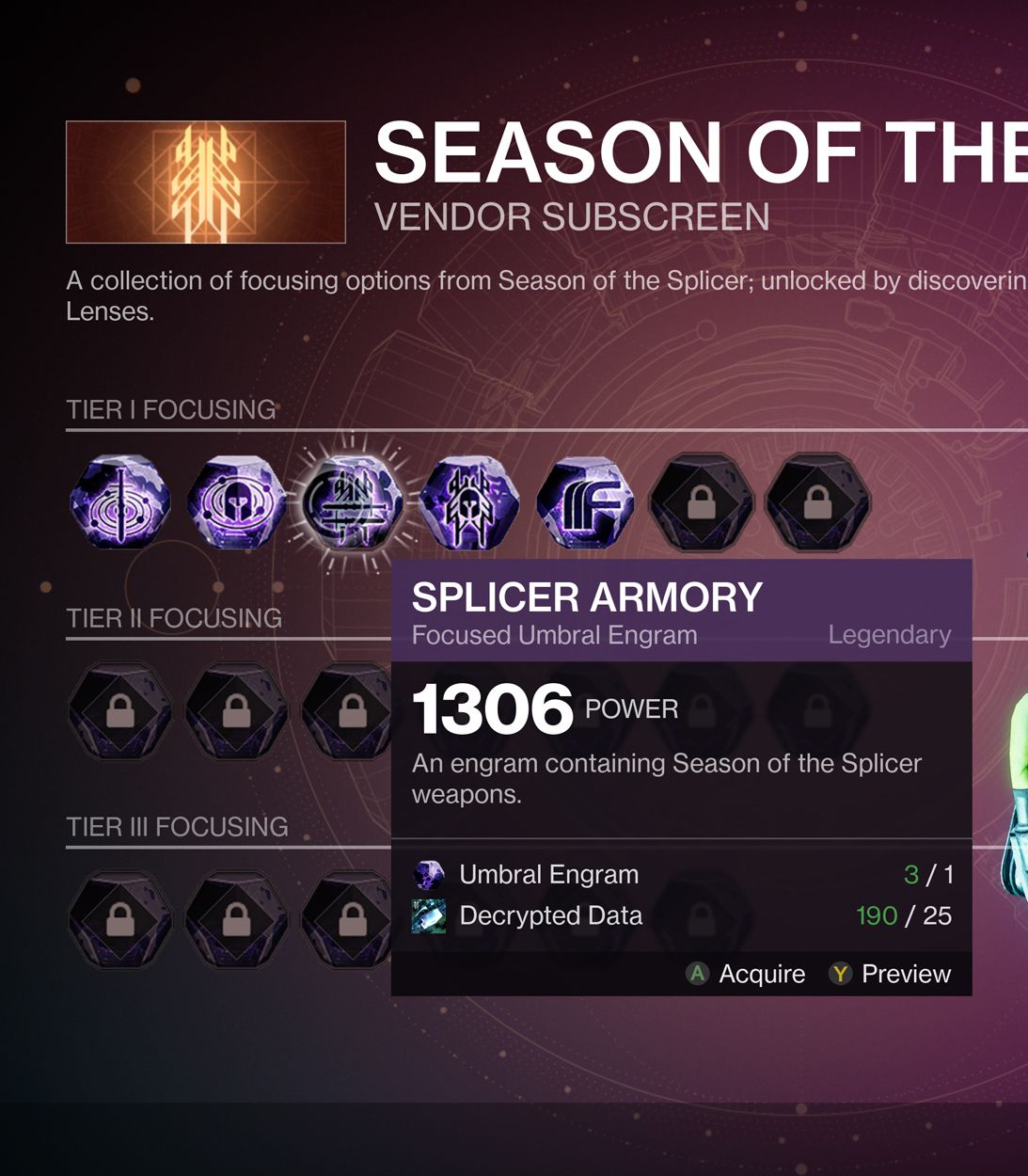The height and width of the screenshot is (1176, 1028).
Task: Pick the spiked-crown helmet umbral engram
Action: (x=468, y=501)
